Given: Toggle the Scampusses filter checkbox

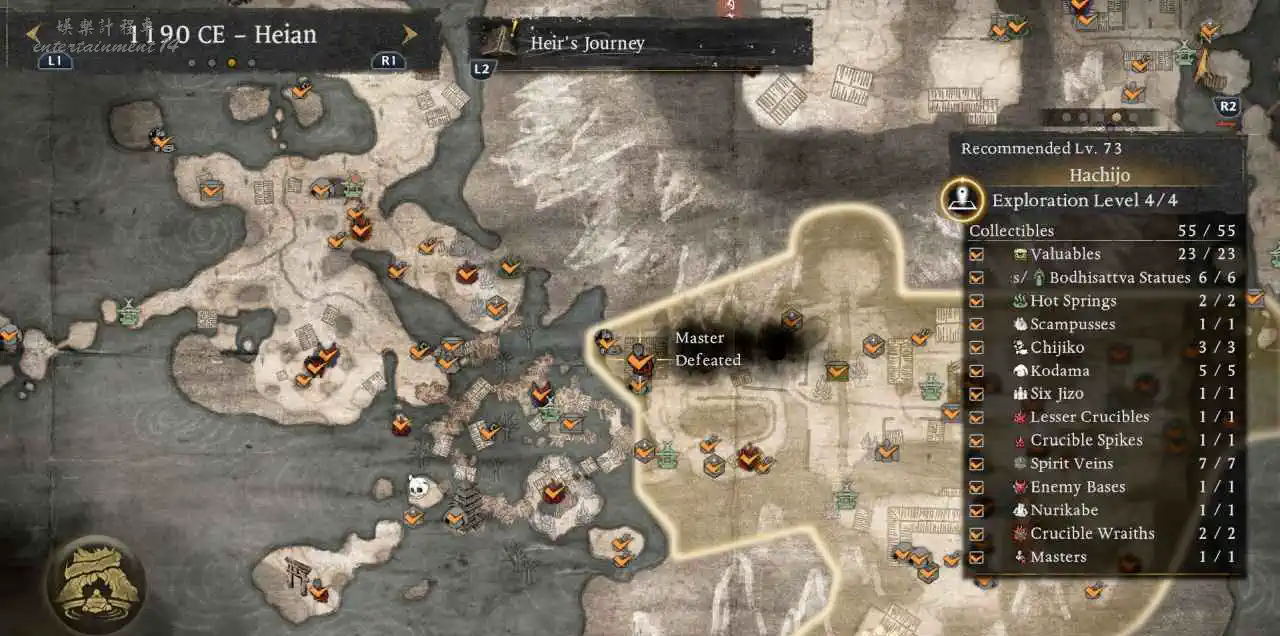Looking at the screenshot, I should coord(977,324).
